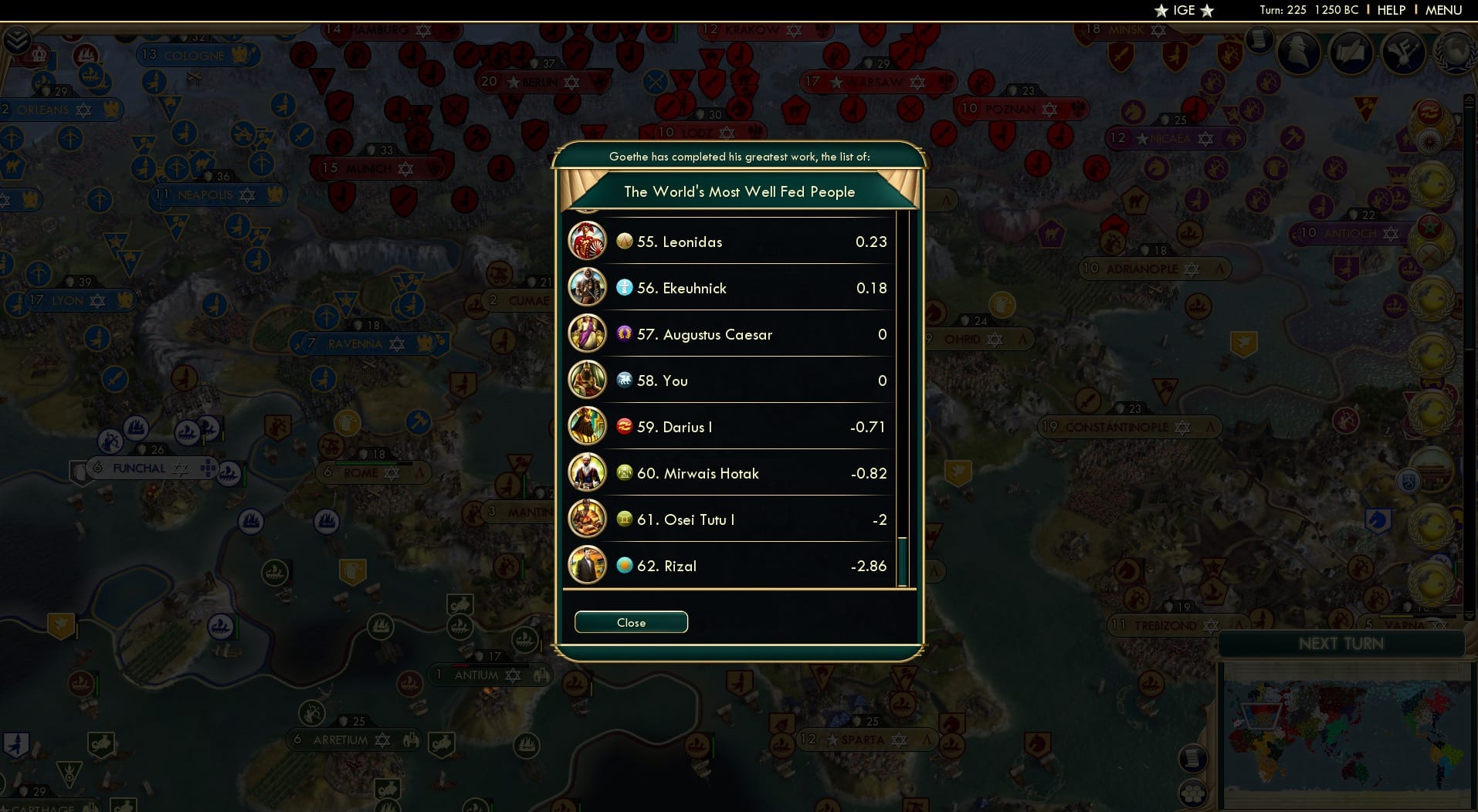Image resolution: width=1478 pixels, height=812 pixels.
Task: Click Leonidas's leader portrait in the list
Action: pyautogui.click(x=588, y=241)
